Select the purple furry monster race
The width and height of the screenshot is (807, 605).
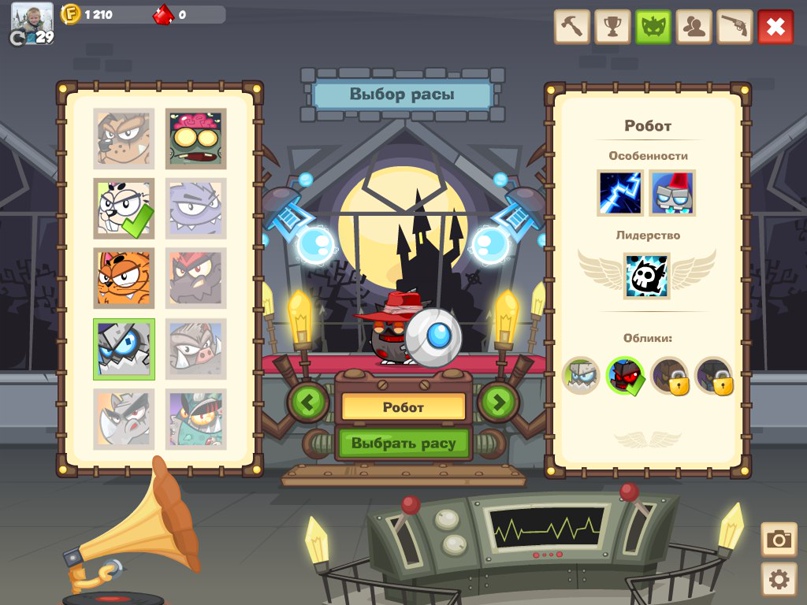click(x=196, y=208)
